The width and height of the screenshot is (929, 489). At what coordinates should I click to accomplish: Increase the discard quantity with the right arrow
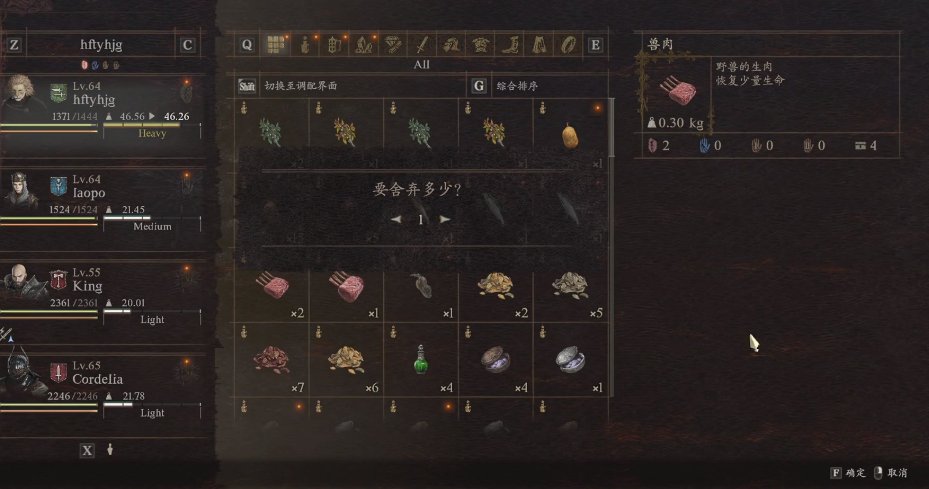point(445,219)
